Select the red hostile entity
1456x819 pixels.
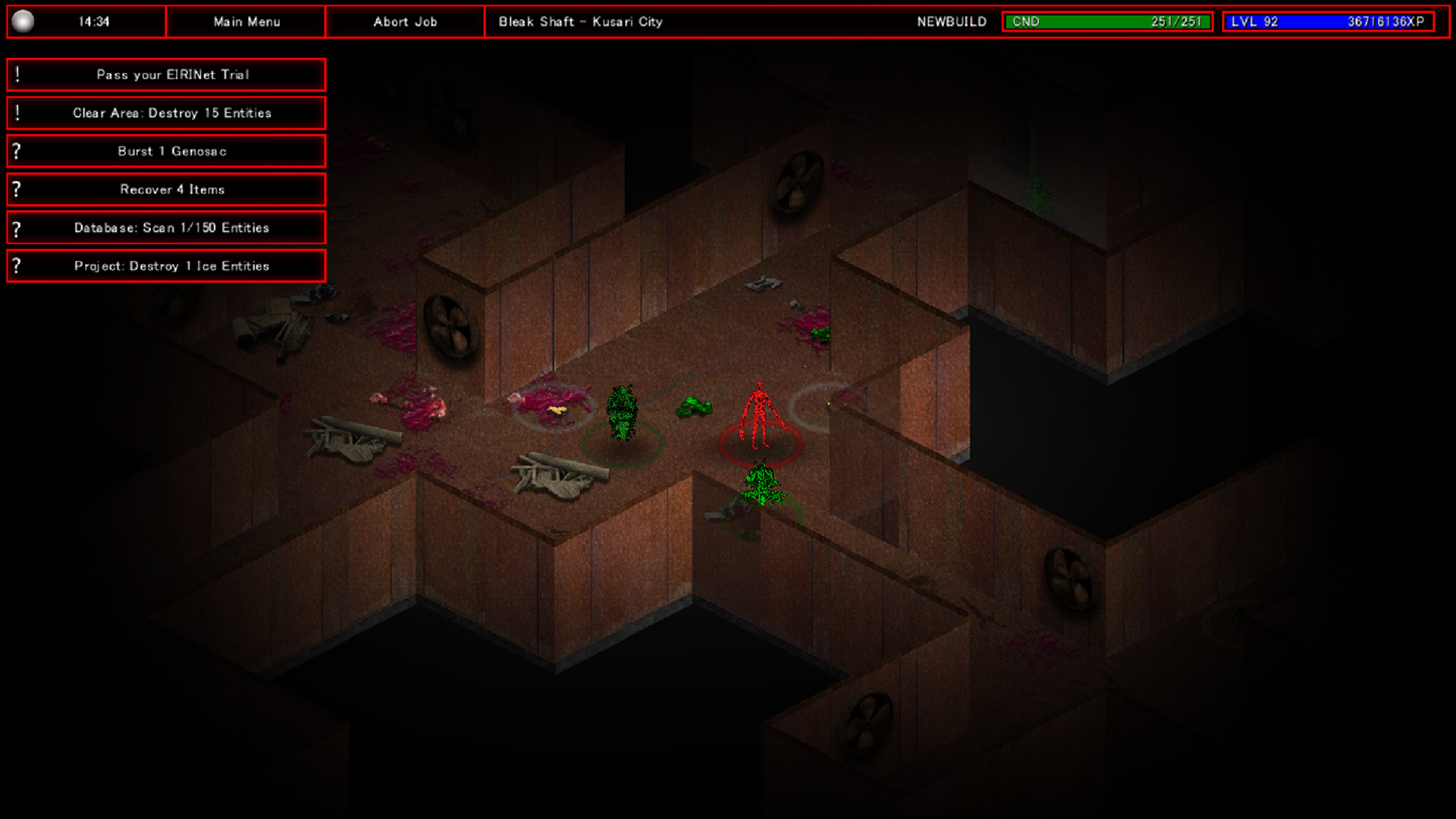click(x=760, y=409)
